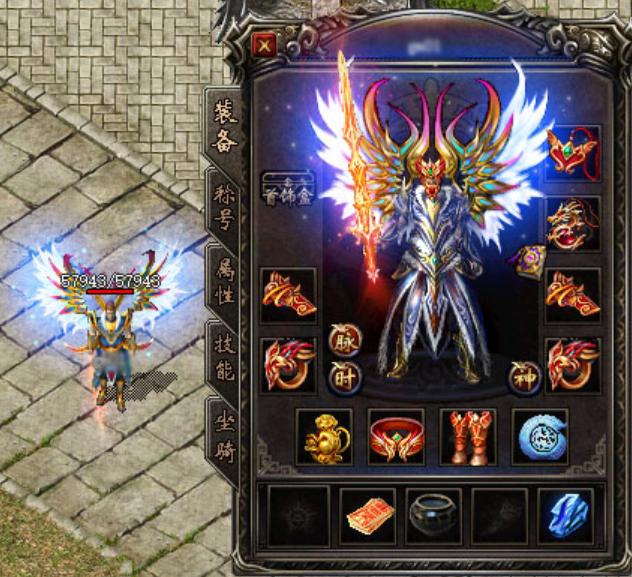Select the red boots equipment slot
The image size is (632, 577).
(468, 437)
